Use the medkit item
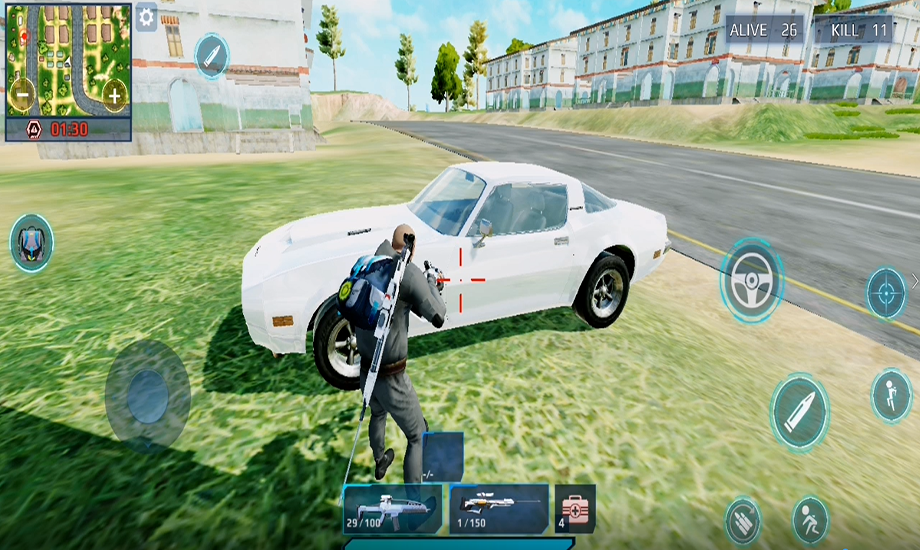Viewport: 920px width, 550px height. click(x=576, y=509)
